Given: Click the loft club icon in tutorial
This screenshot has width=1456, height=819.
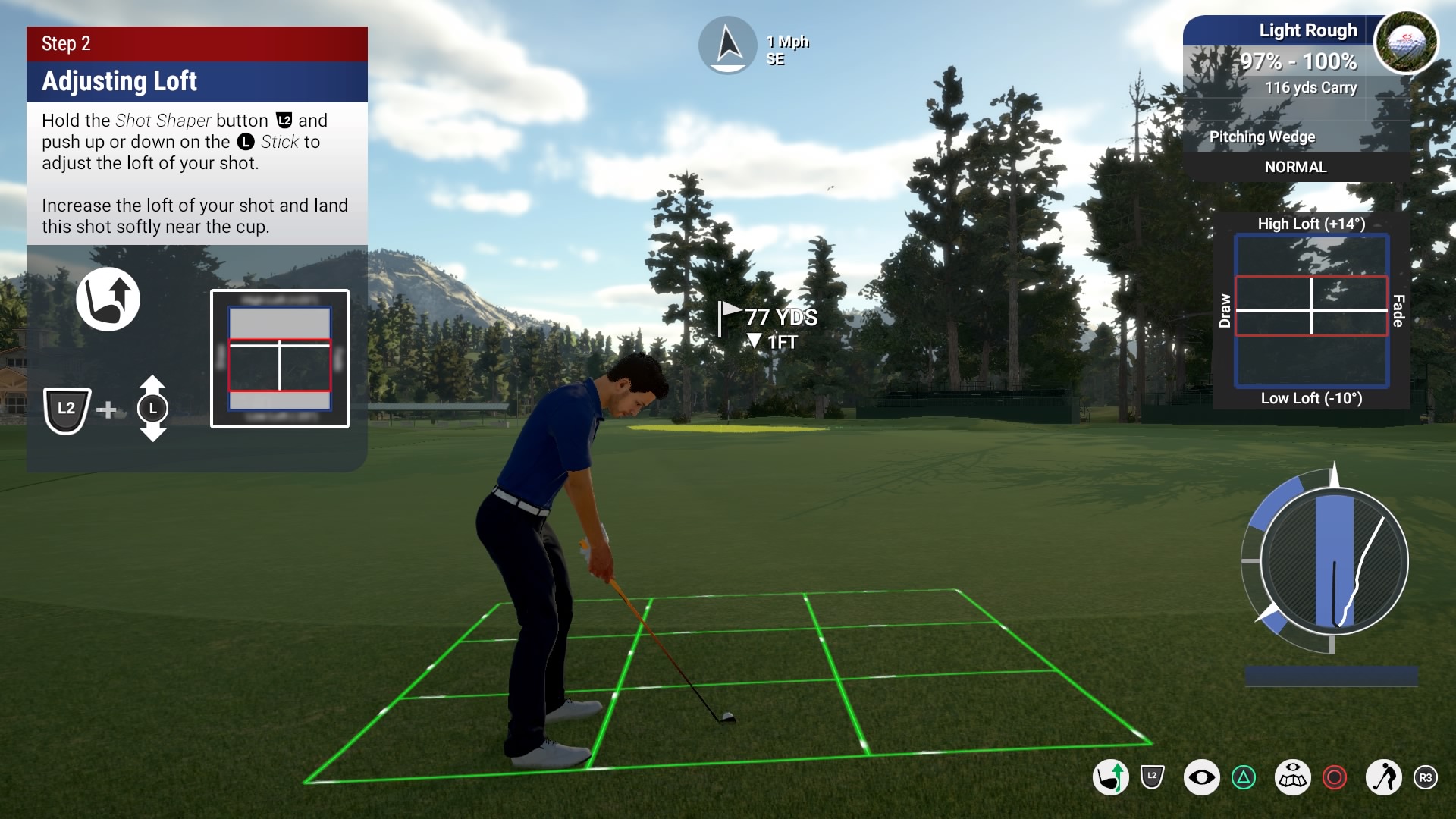Looking at the screenshot, I should coord(108,299).
